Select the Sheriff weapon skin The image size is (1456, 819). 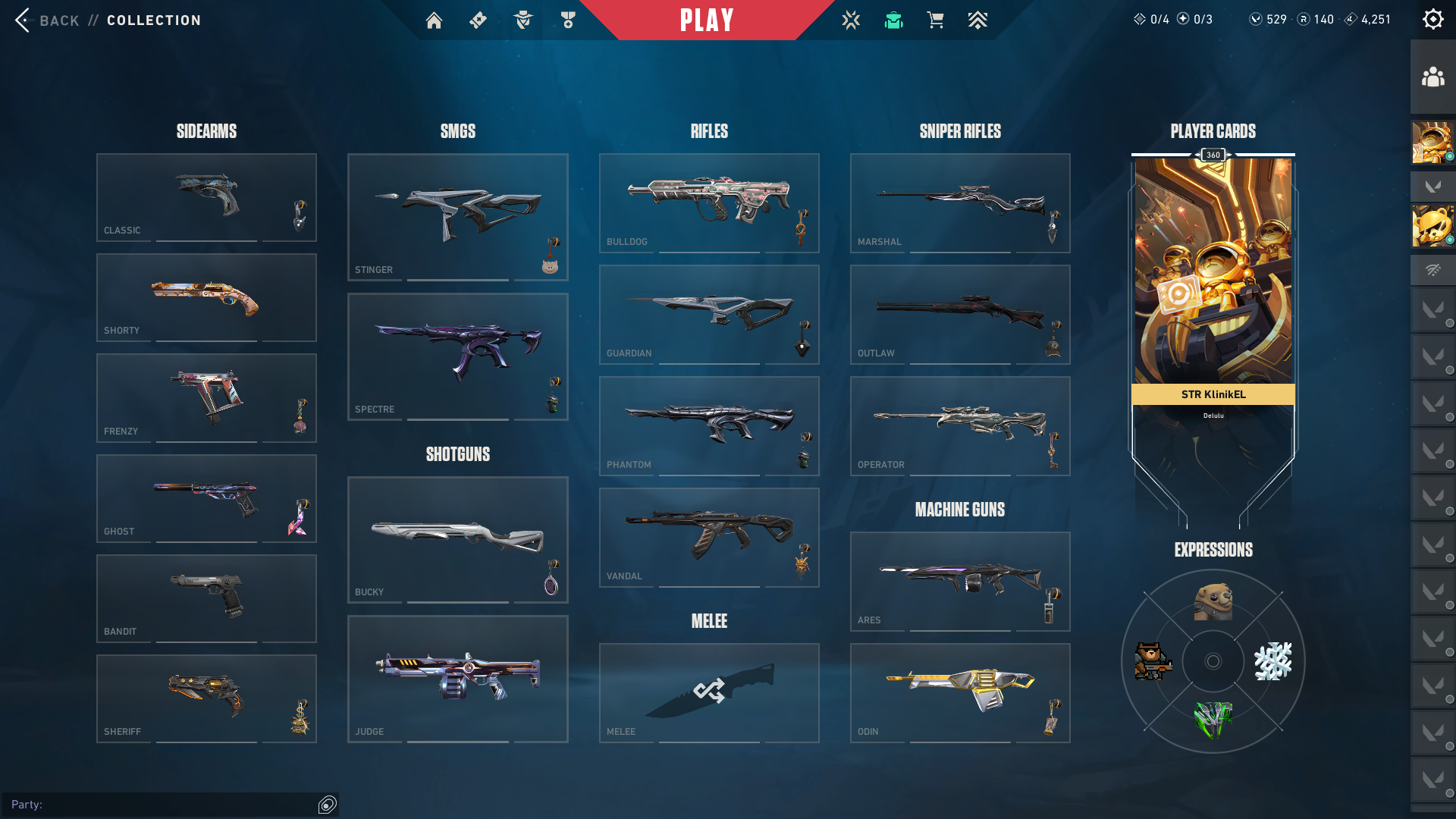coord(206,698)
